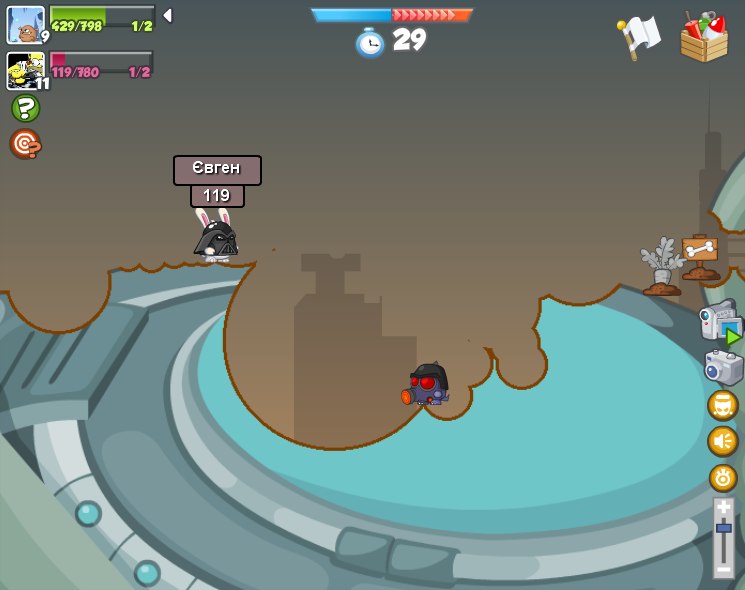Take a screenshot with the photo camera
Image resolution: width=745 pixels, height=590 pixels.
(x=723, y=367)
